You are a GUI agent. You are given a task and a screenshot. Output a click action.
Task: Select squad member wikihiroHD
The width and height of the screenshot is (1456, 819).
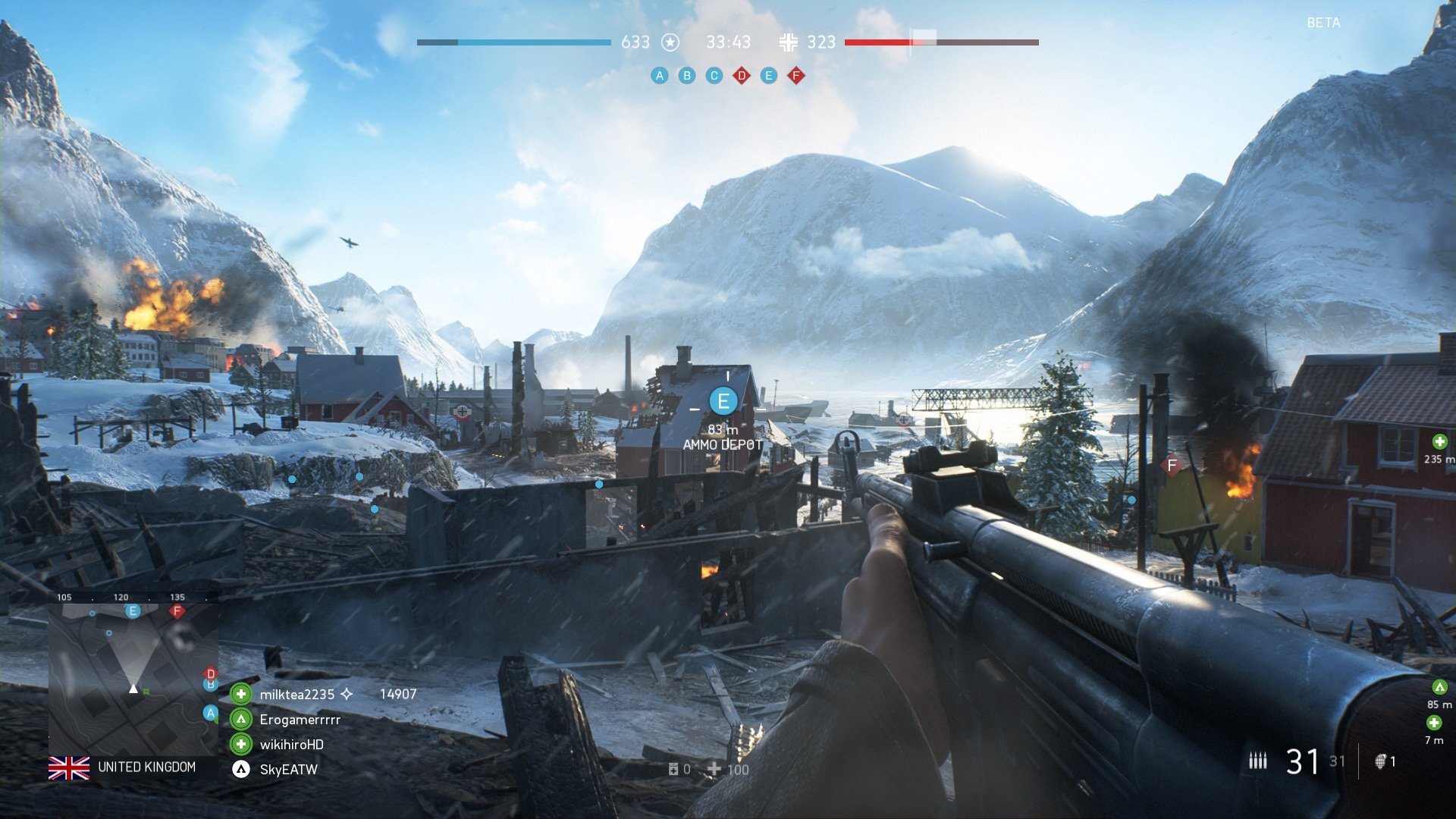pyautogui.click(x=291, y=745)
